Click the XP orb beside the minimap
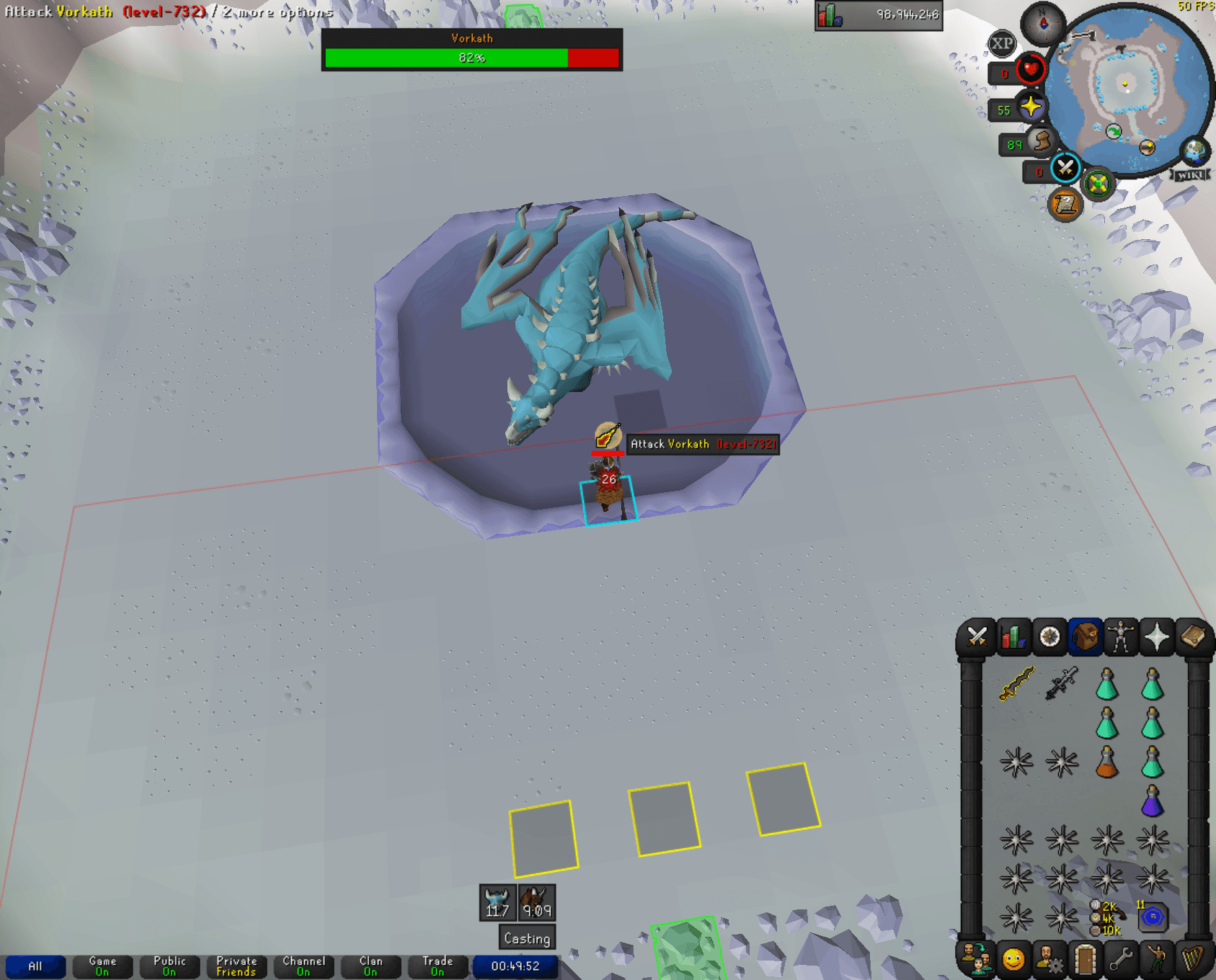The width and height of the screenshot is (1216, 980). click(1003, 43)
